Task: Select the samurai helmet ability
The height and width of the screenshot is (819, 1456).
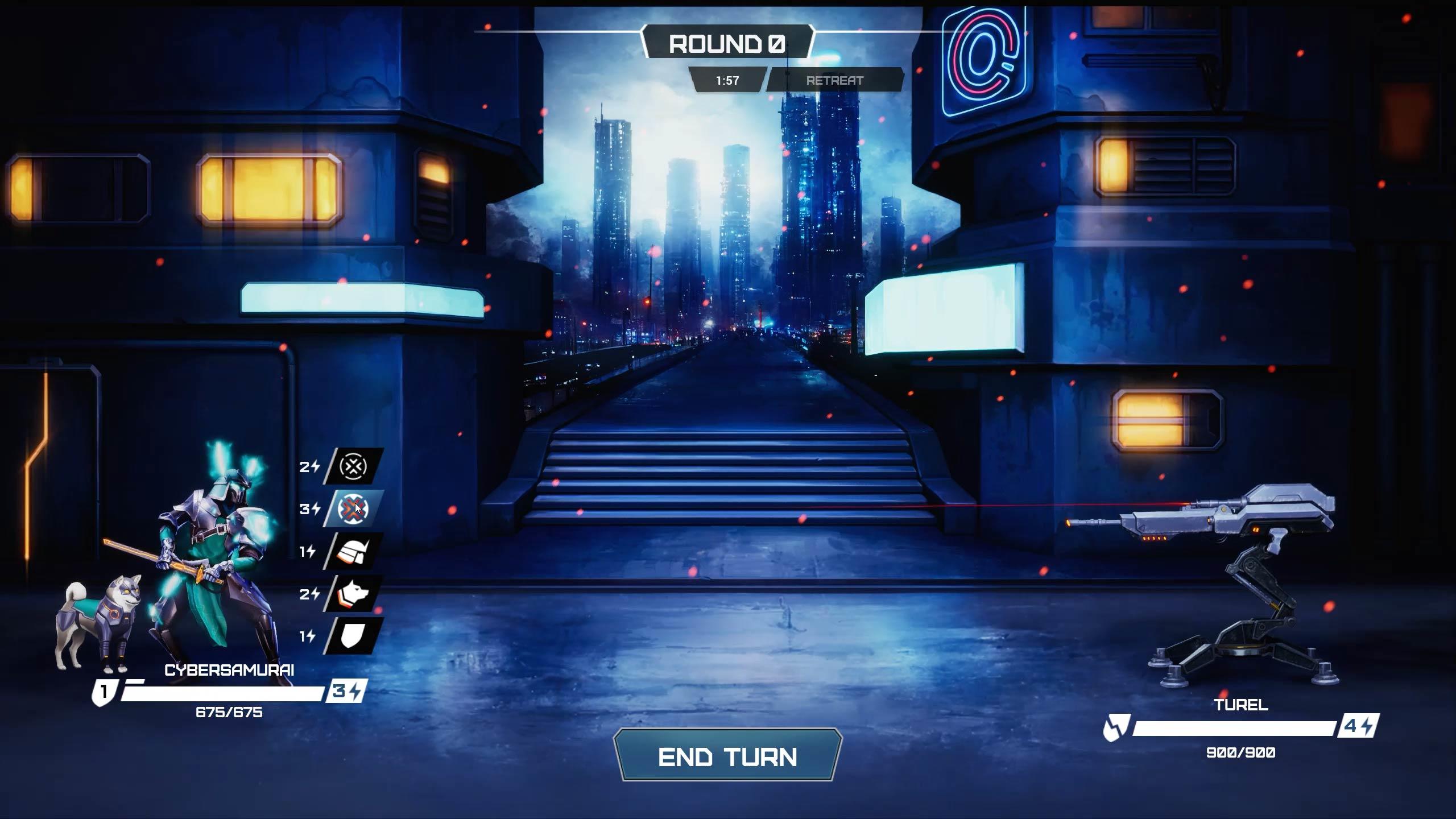Action: 353,551
